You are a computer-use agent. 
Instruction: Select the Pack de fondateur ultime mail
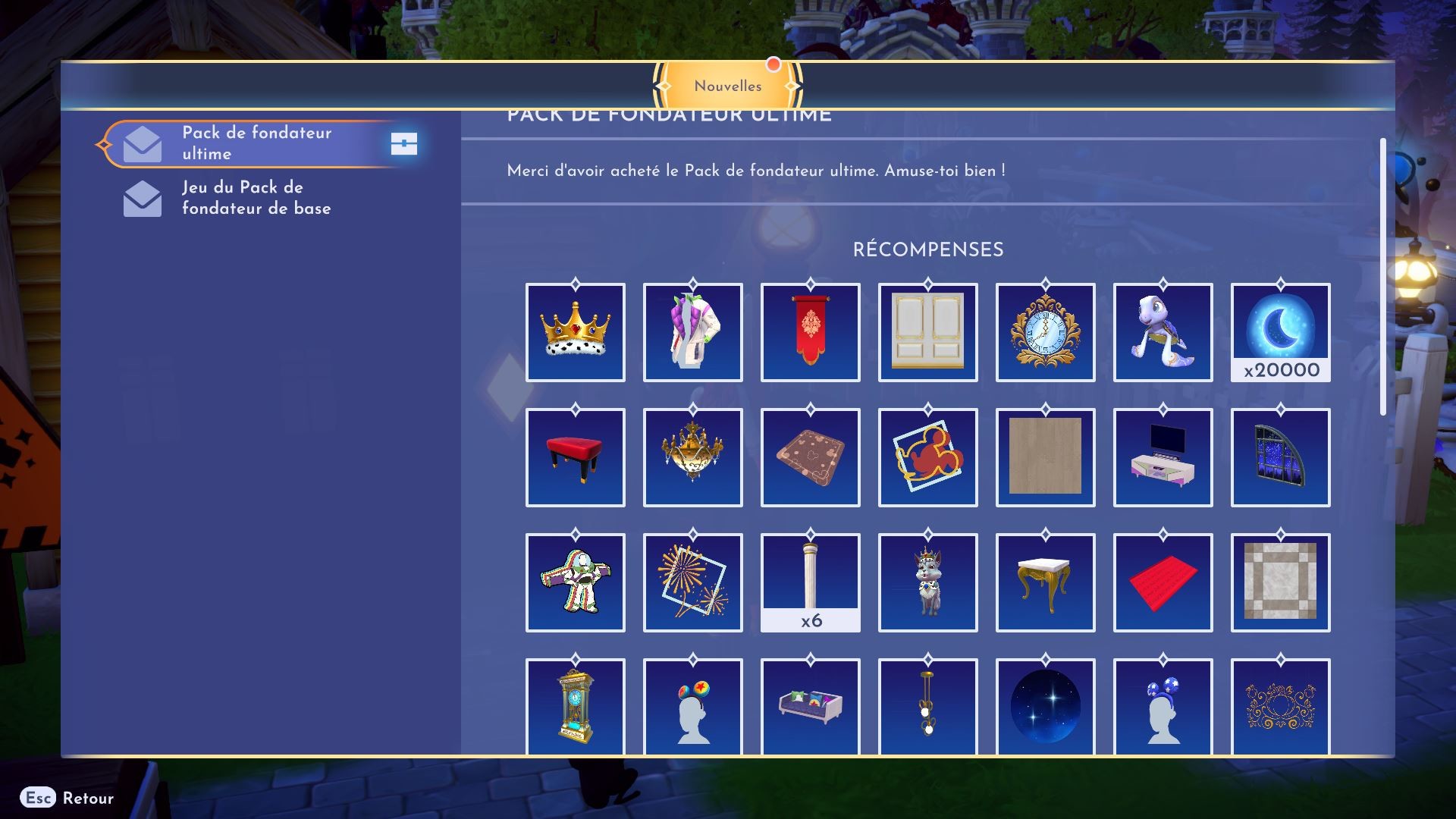(258, 144)
